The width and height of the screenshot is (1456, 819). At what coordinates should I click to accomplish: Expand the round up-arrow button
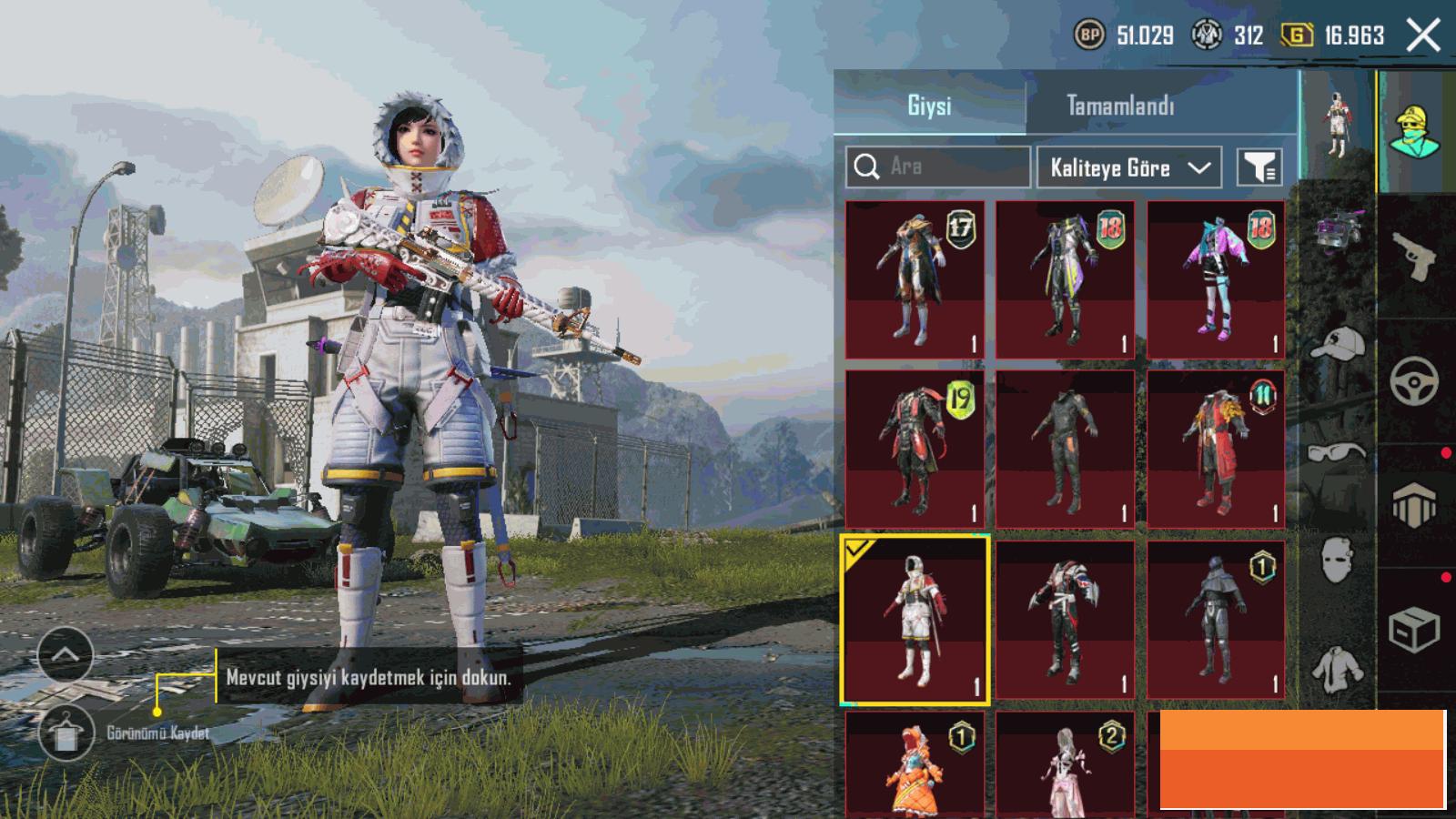coord(66,653)
